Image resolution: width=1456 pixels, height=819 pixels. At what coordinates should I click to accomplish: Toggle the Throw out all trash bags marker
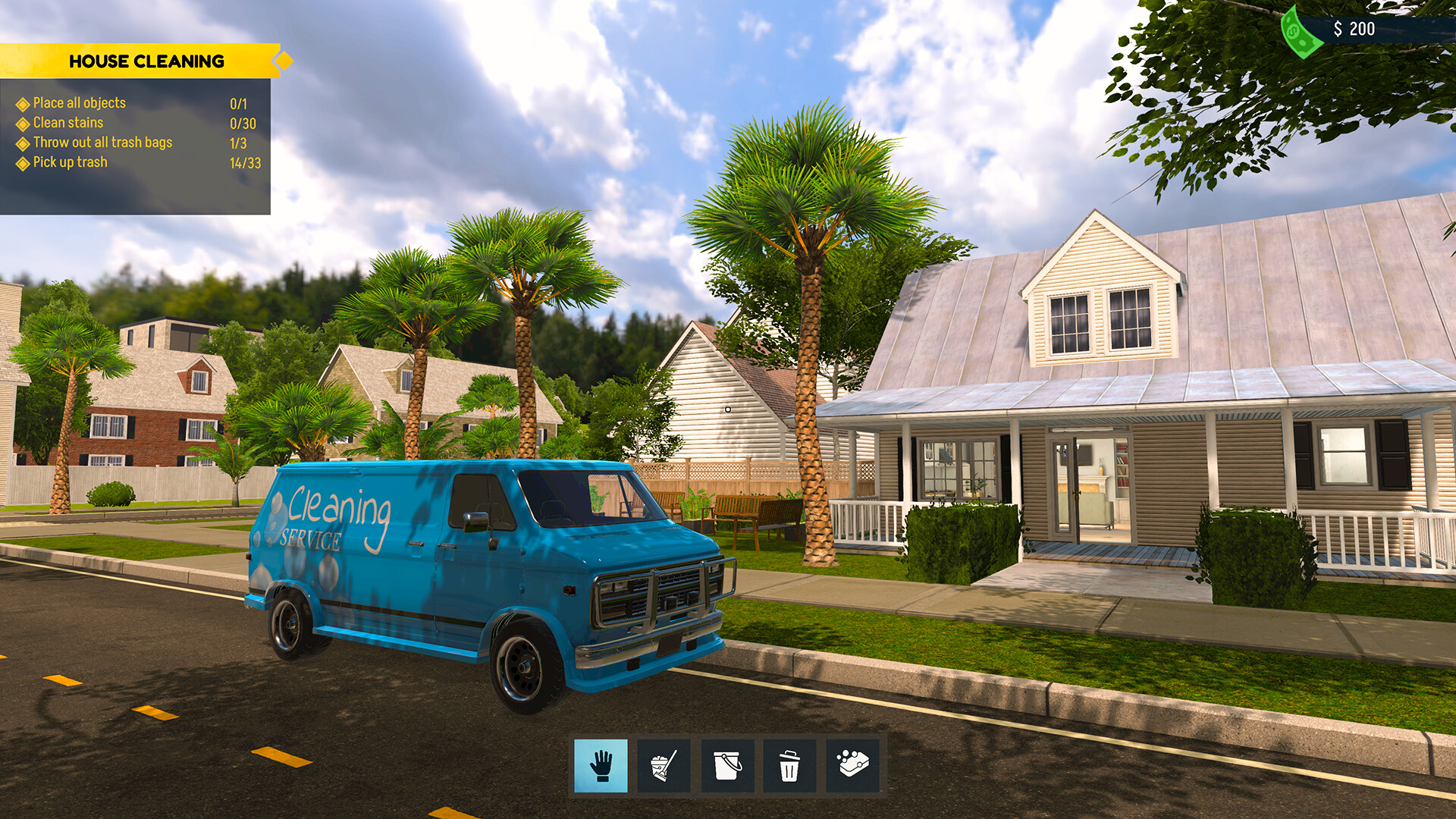(x=22, y=142)
